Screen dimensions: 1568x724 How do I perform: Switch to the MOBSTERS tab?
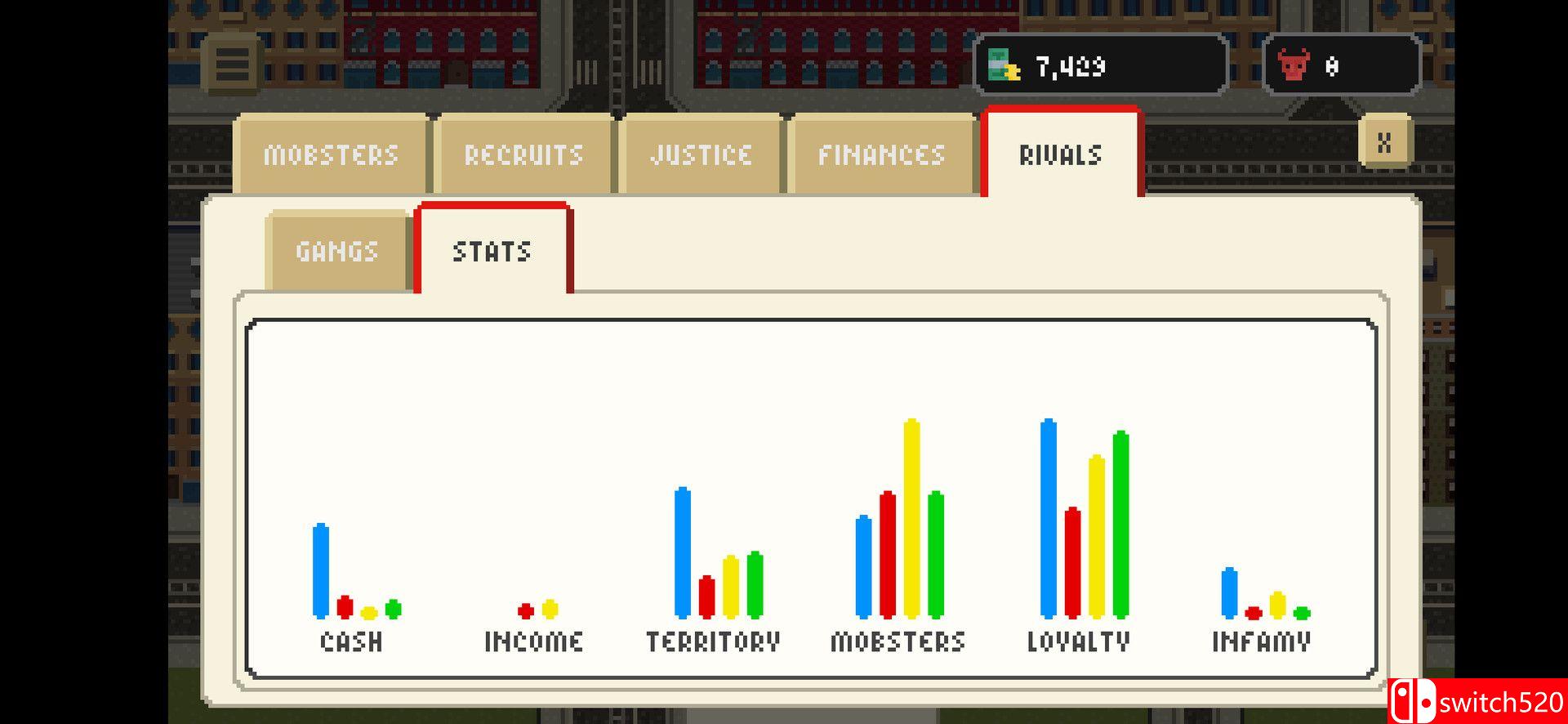click(x=331, y=154)
